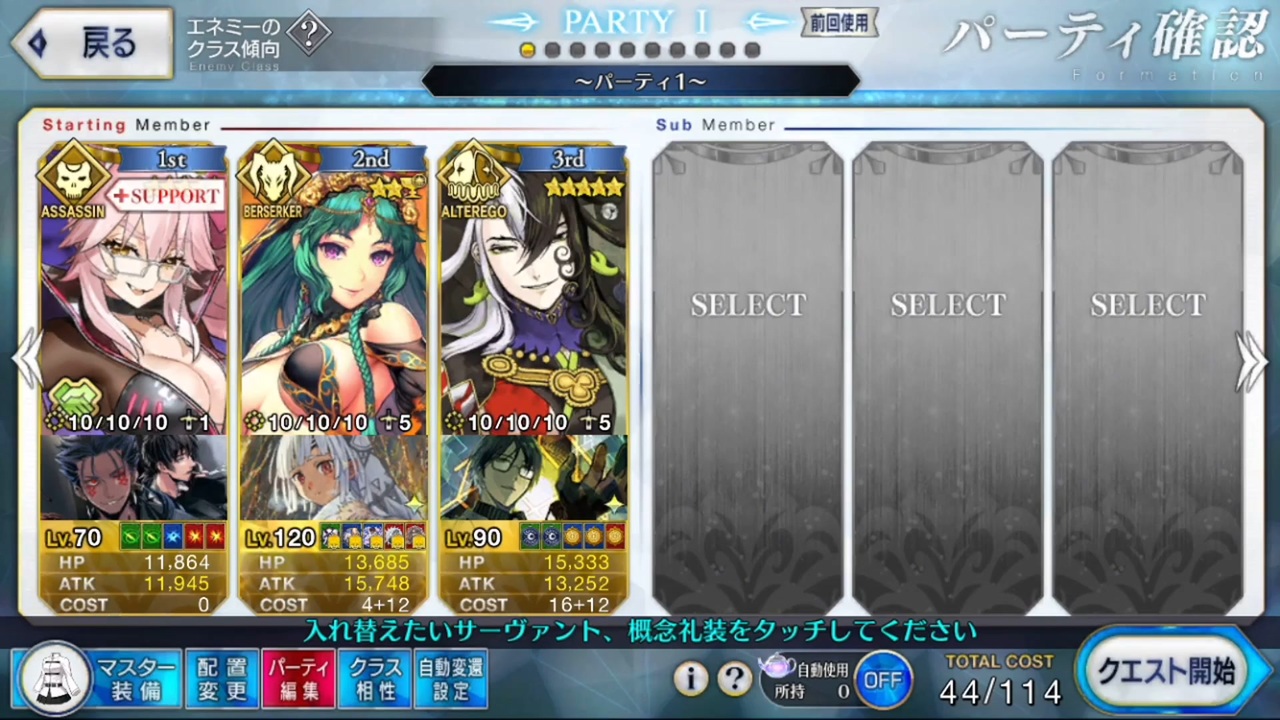Screen dimensions: 1280x720
Task: Open the question mark help icon
Action: (x=735, y=679)
